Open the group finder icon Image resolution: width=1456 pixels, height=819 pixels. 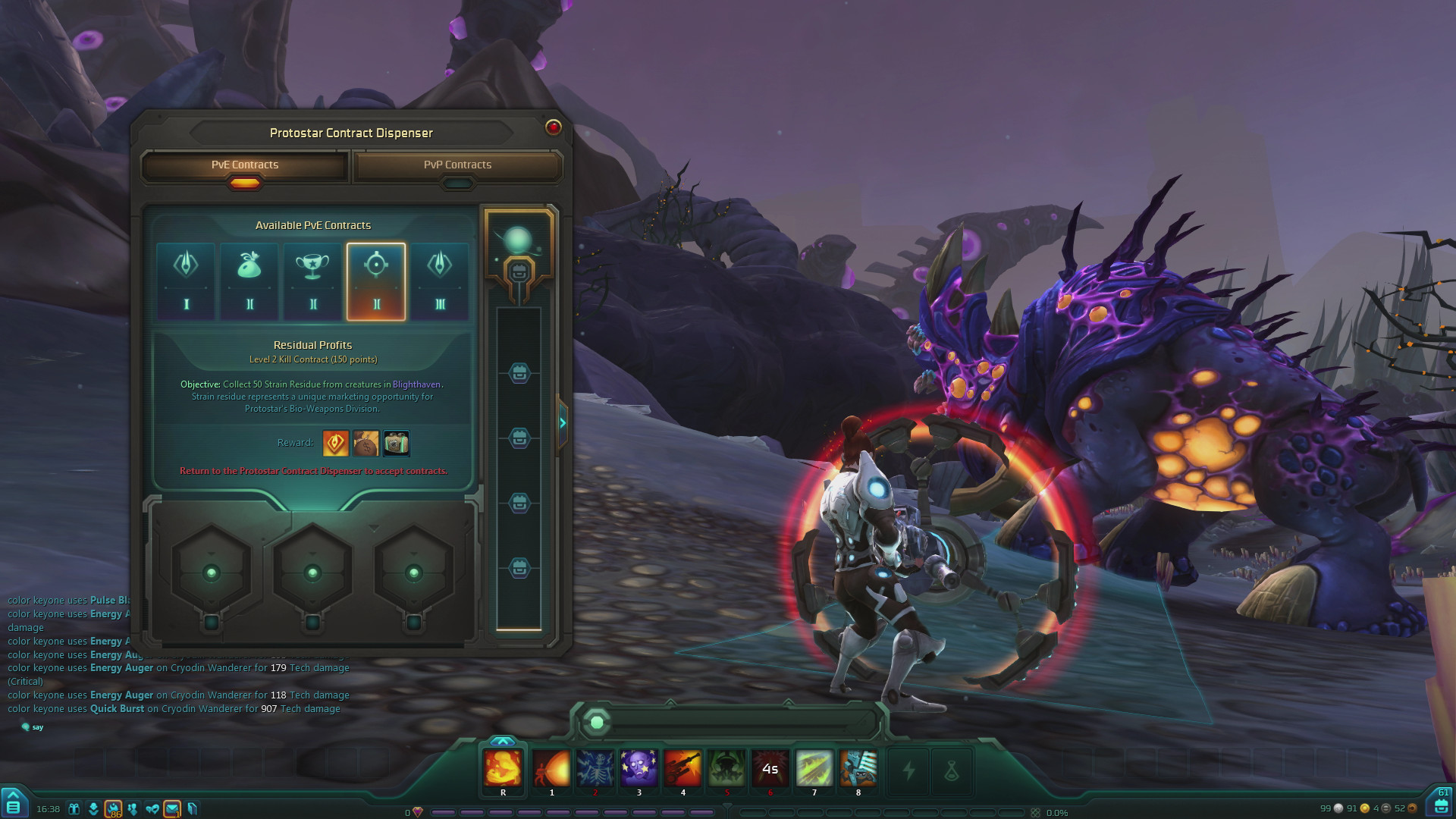[133, 808]
